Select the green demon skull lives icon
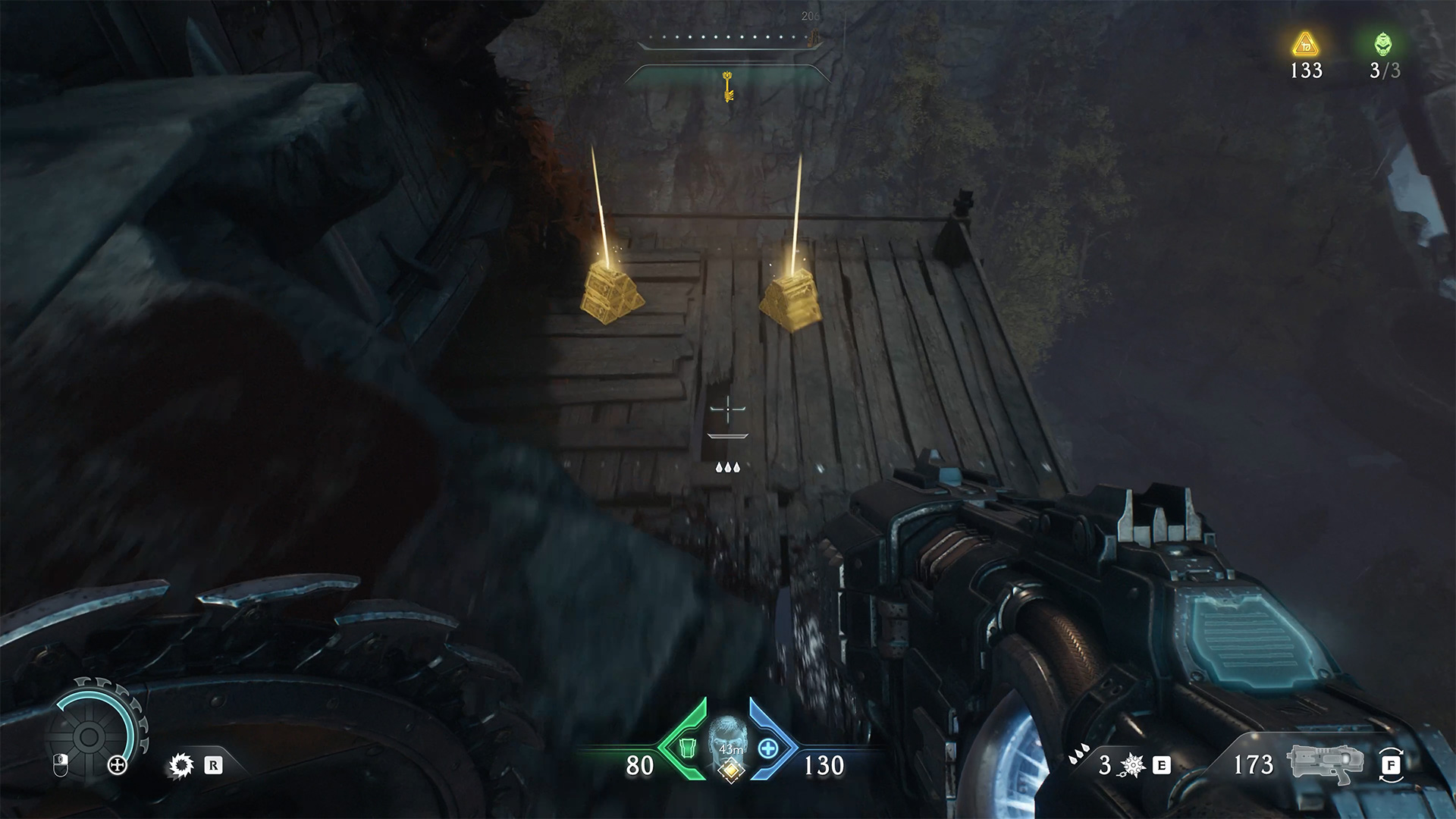1456x819 pixels. 1383,44
